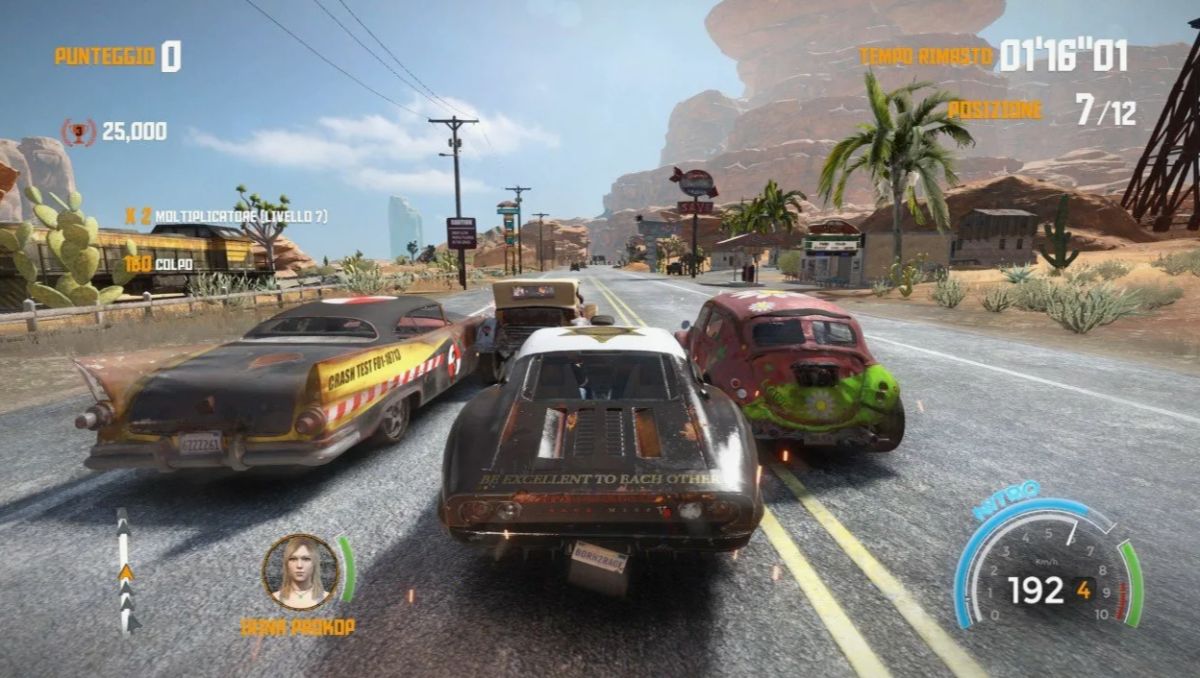Click the Nitro speedometer gauge
Image resolution: width=1200 pixels, height=678 pixels.
point(1047,565)
